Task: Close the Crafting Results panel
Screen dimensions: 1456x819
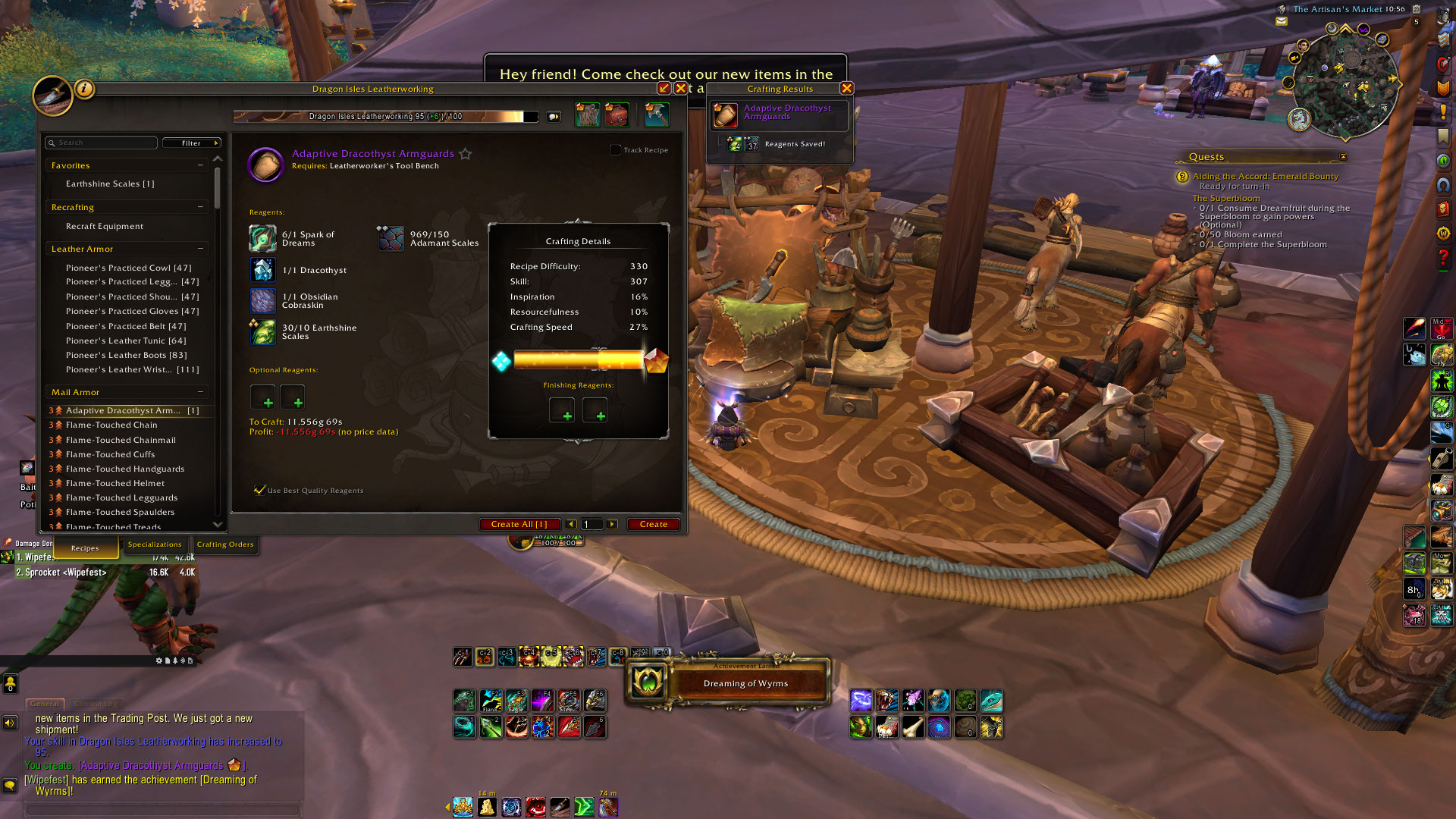Action: pyautogui.click(x=847, y=88)
